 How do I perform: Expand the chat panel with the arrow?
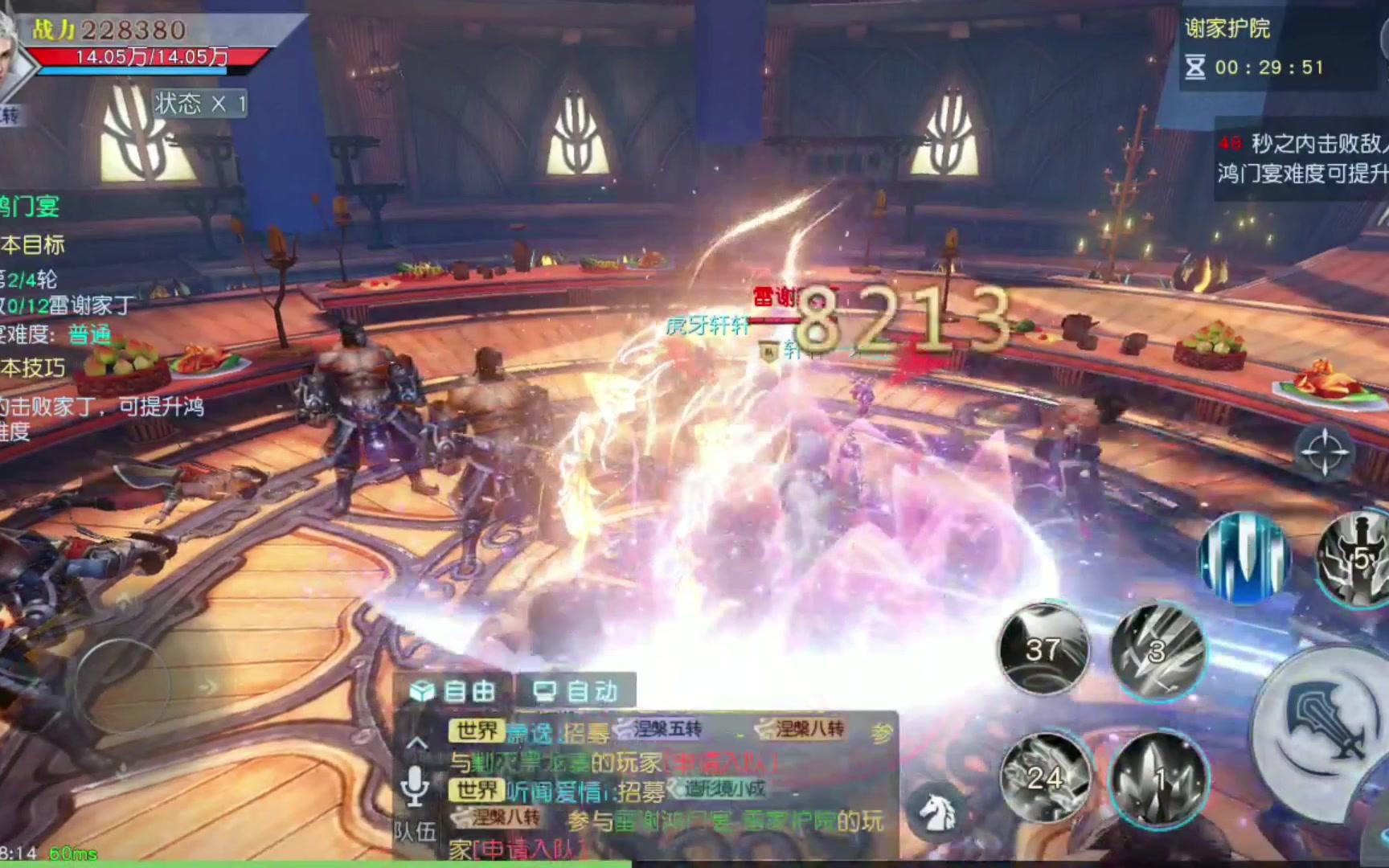416,743
